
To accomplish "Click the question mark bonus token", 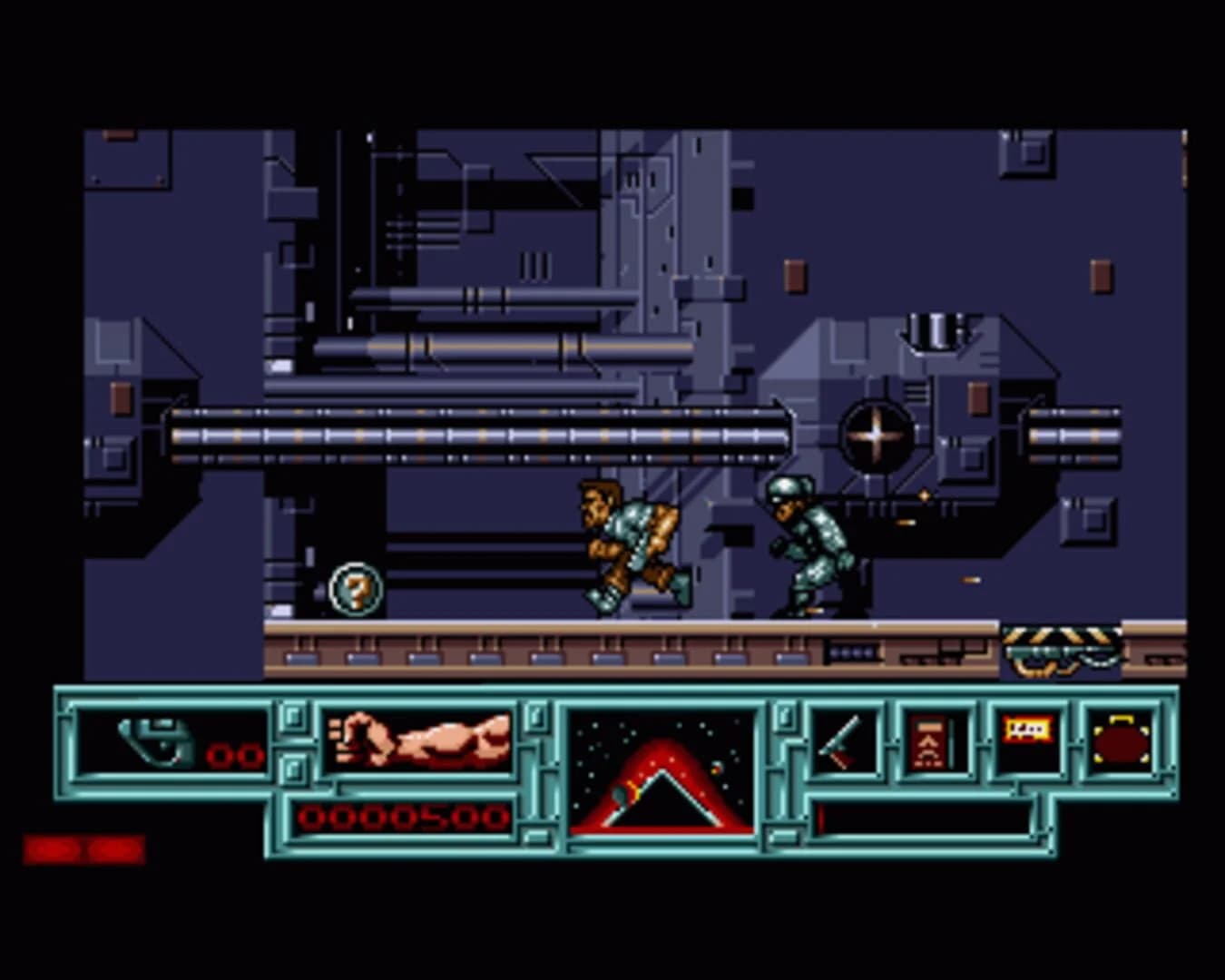I will click(355, 589).
